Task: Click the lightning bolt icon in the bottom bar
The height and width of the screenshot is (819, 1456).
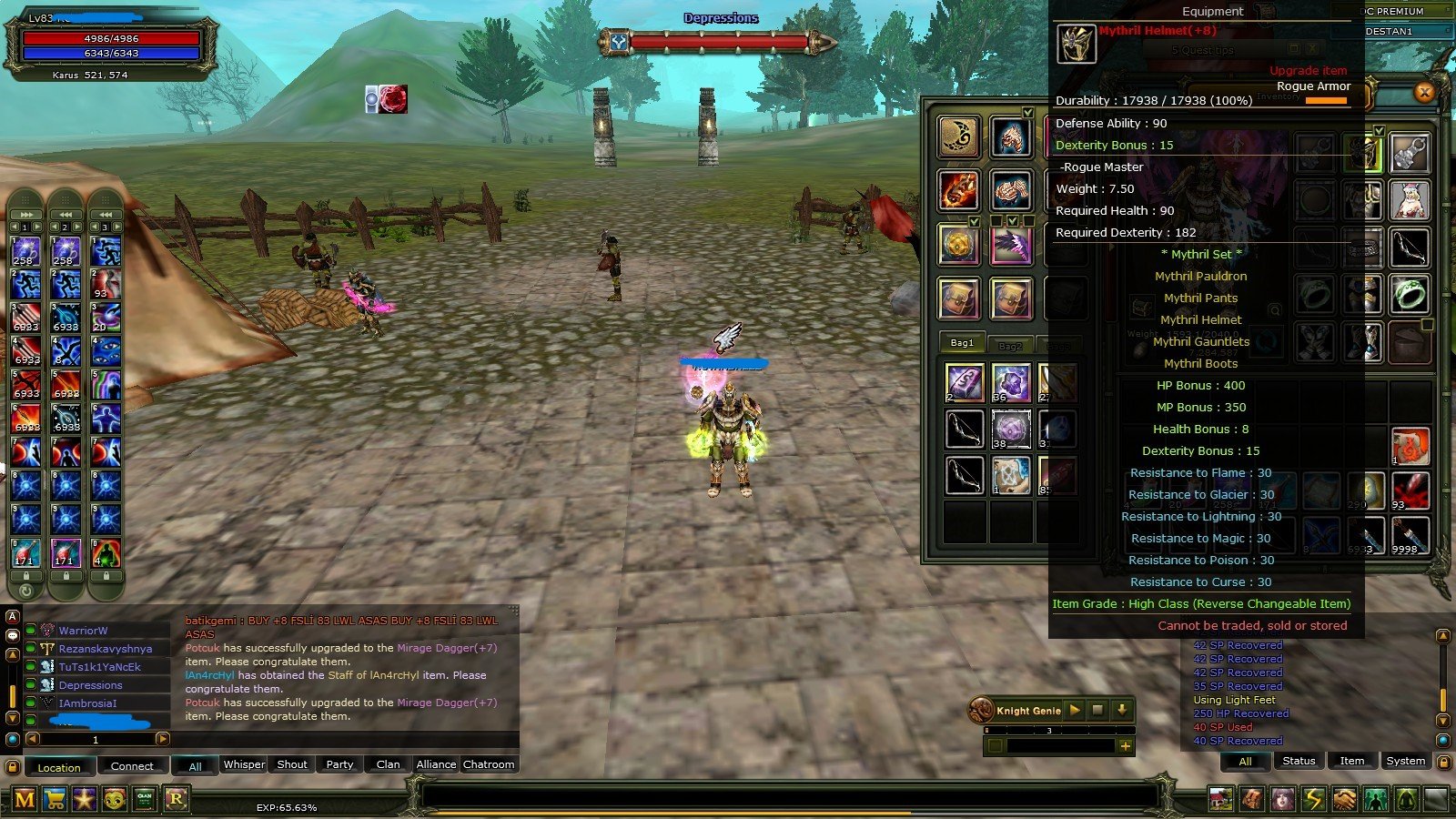Action: [1313, 800]
